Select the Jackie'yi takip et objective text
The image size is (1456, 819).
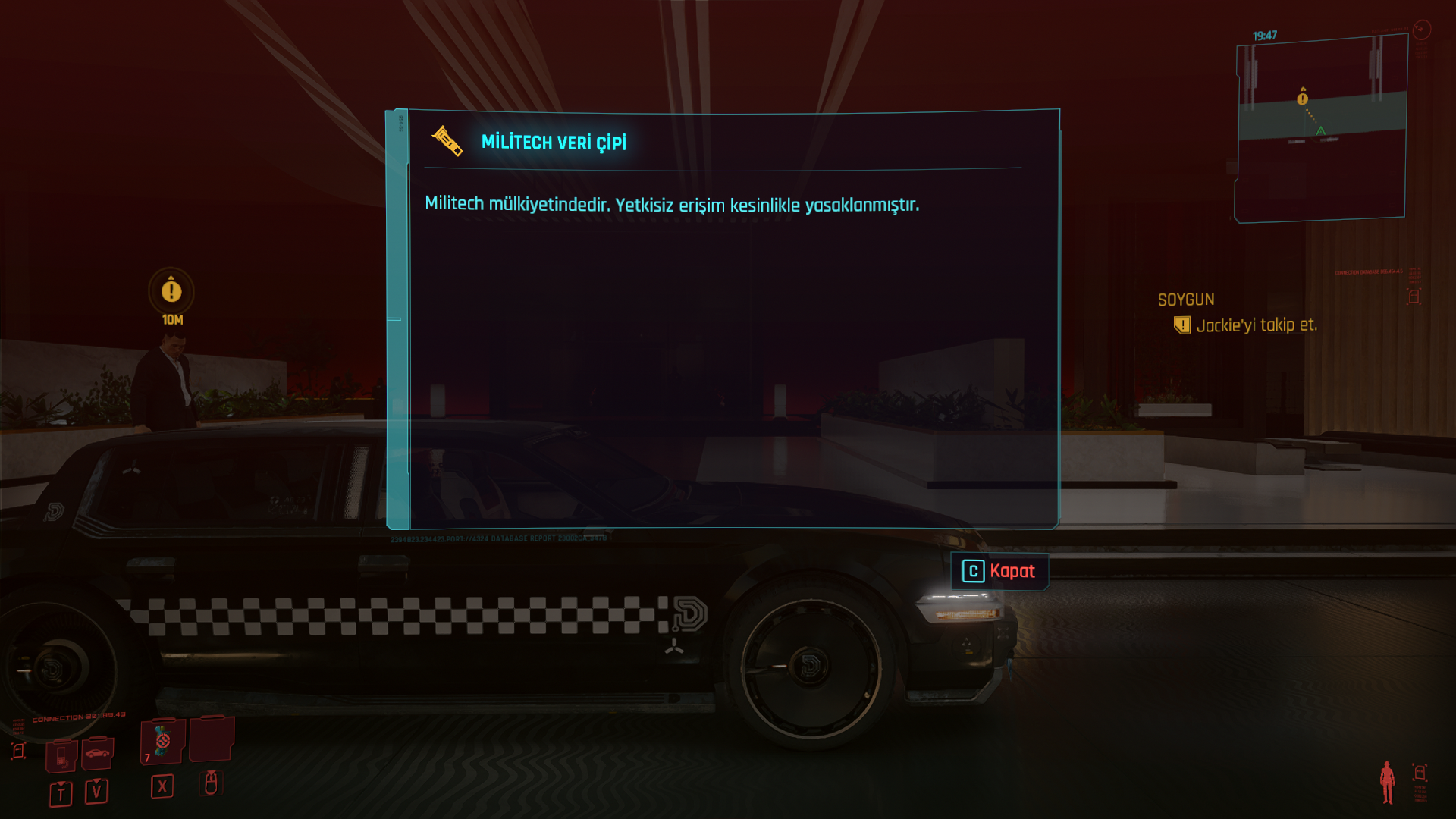(1259, 325)
